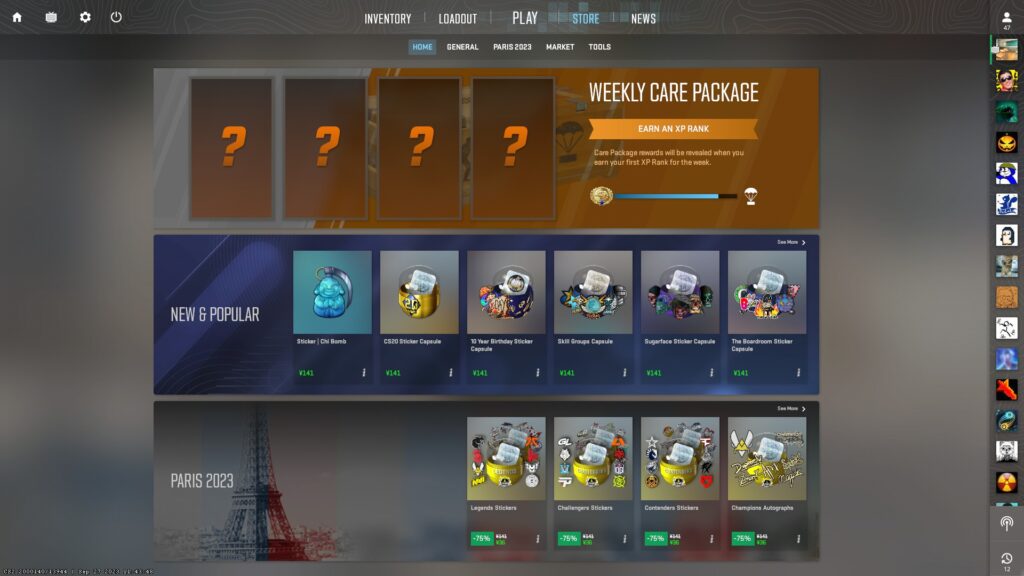Open the settings gear menu
Screen dimensions: 1024x576
point(85,17)
